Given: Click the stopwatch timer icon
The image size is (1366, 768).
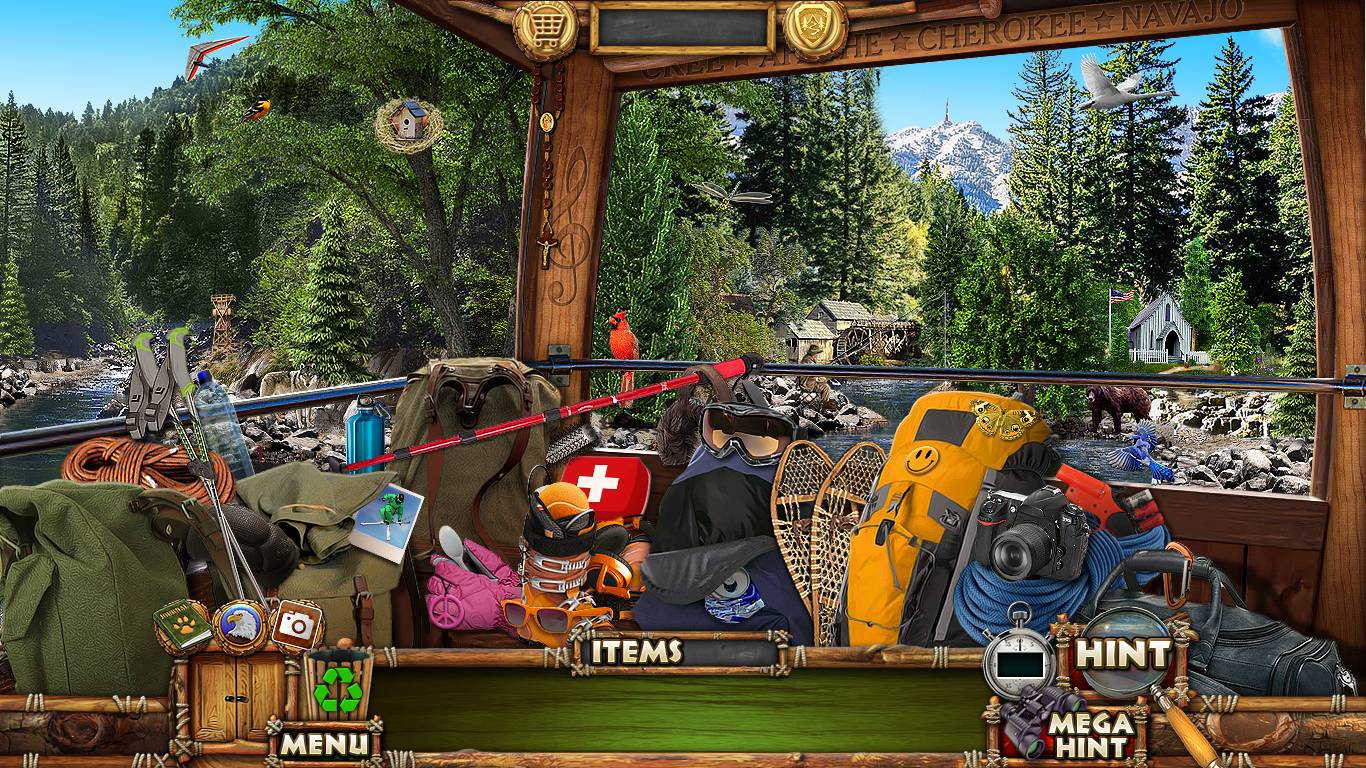Looking at the screenshot, I should click(x=1019, y=660).
